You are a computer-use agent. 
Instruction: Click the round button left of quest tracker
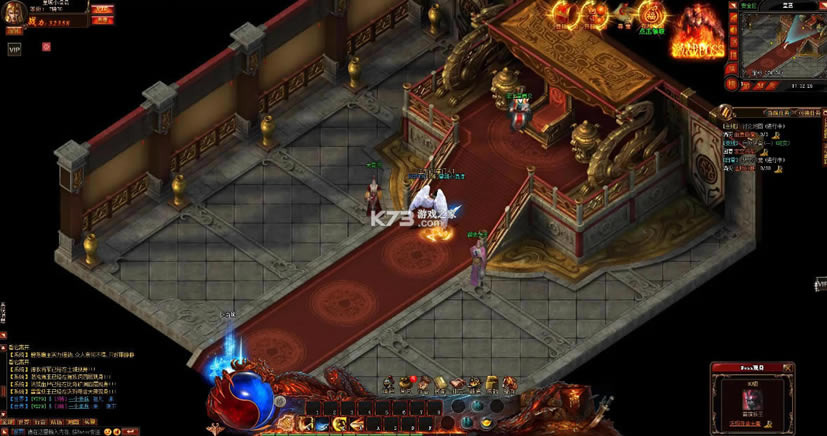point(728,112)
